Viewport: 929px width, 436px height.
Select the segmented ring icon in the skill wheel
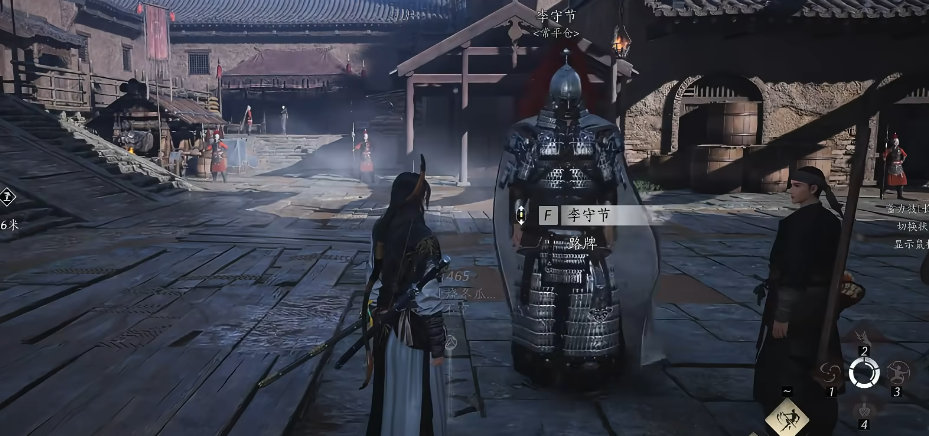tap(863, 373)
